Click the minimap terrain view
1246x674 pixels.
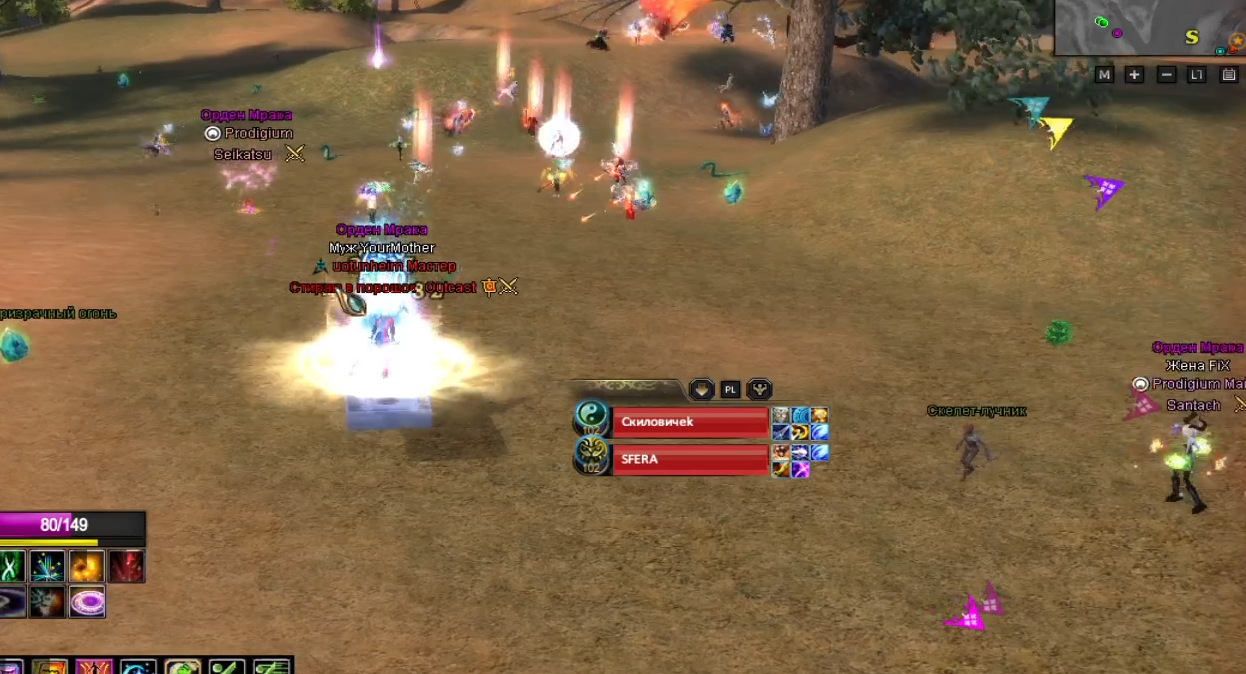[x=1150, y=28]
